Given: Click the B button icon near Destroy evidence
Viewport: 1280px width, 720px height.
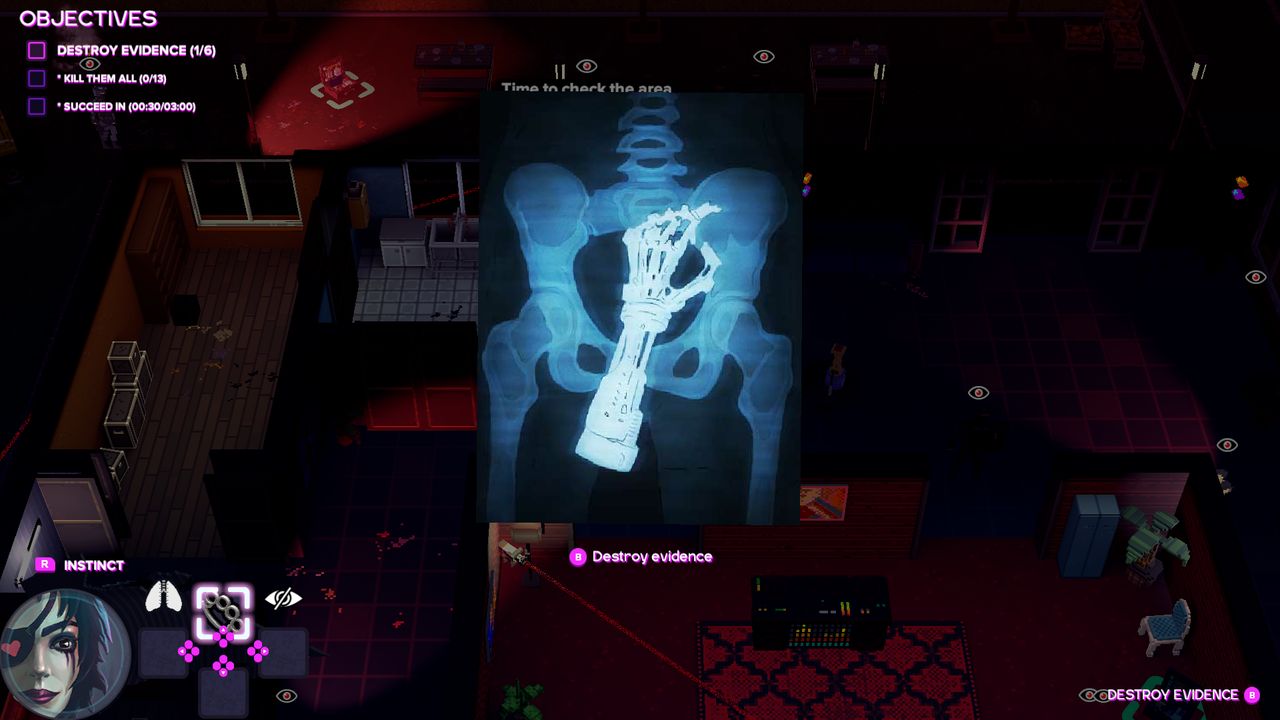Looking at the screenshot, I should (x=577, y=556).
